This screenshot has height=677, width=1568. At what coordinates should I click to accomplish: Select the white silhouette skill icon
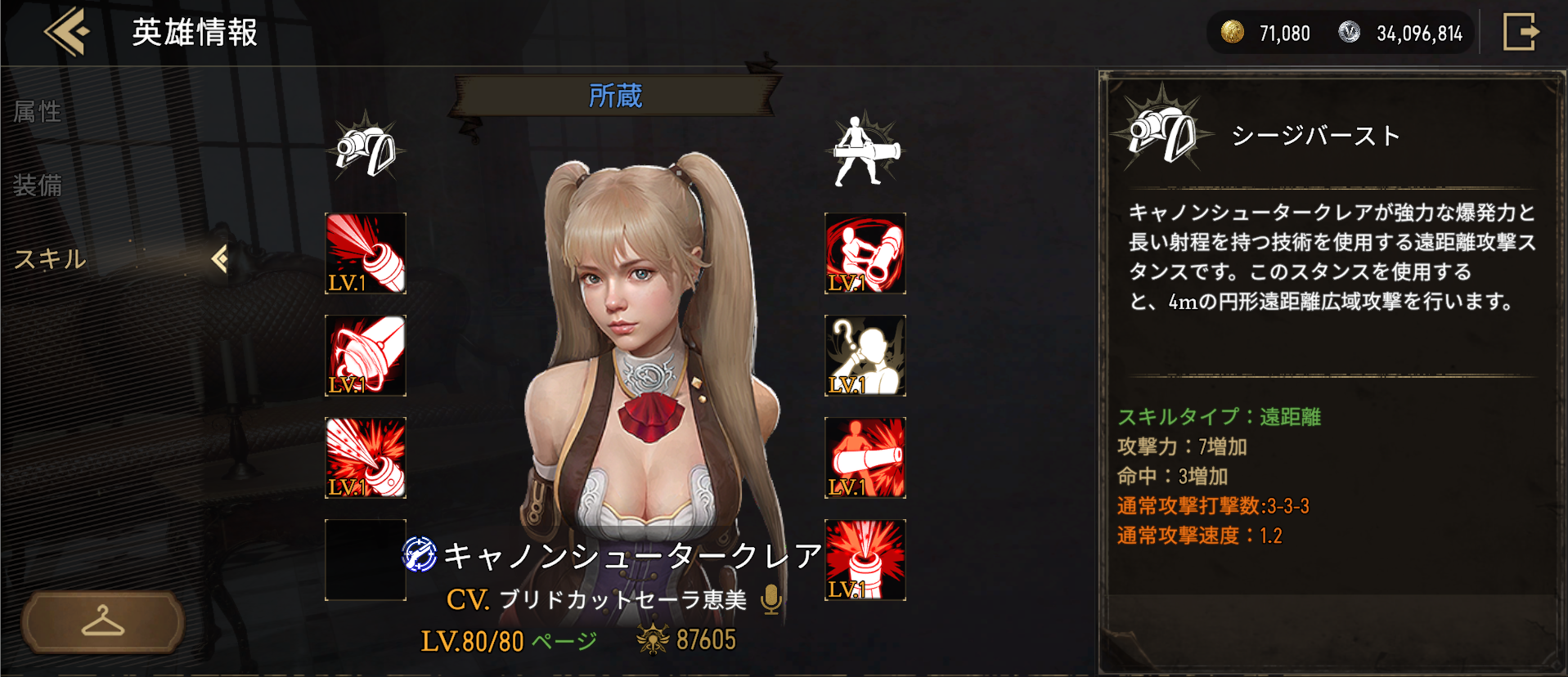[864, 355]
